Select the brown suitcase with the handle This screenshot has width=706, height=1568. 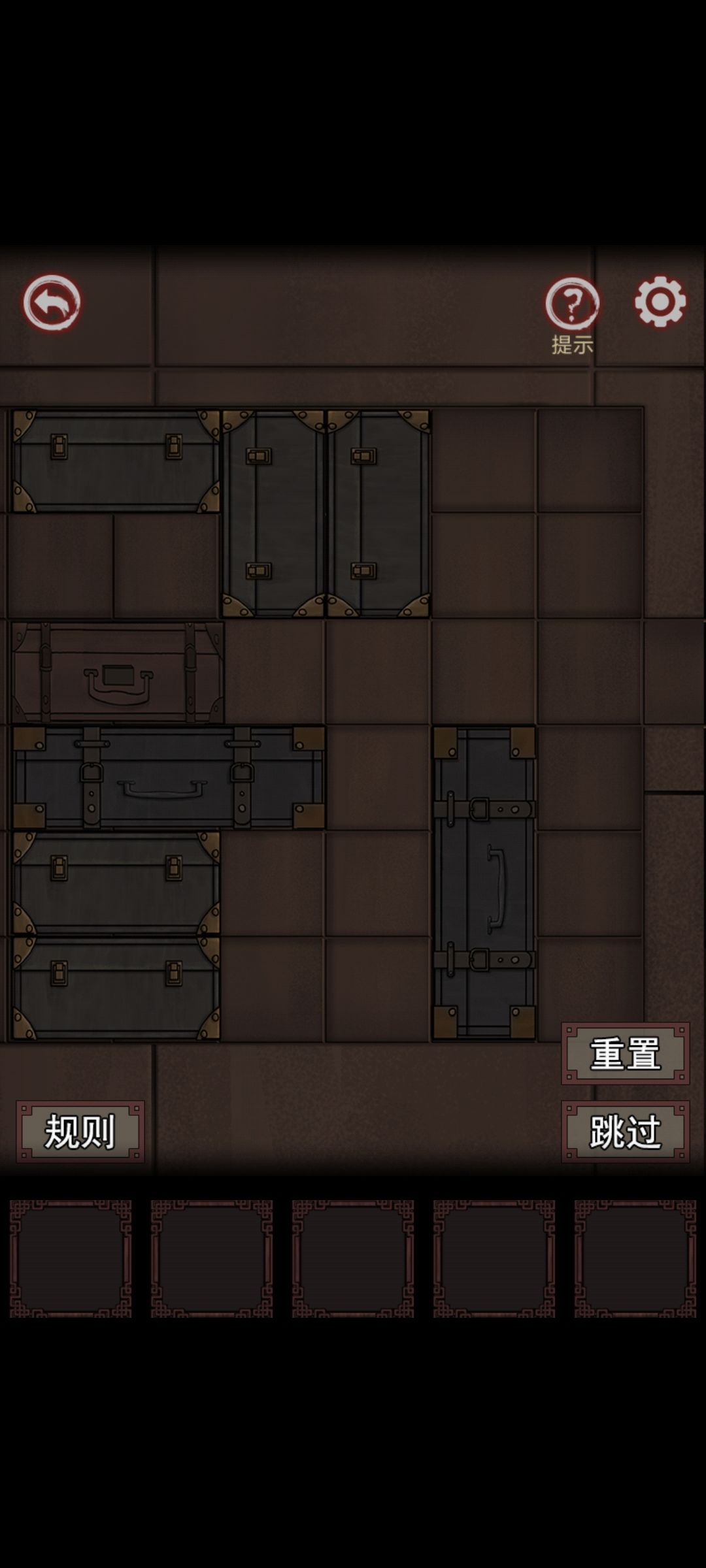[x=118, y=672]
